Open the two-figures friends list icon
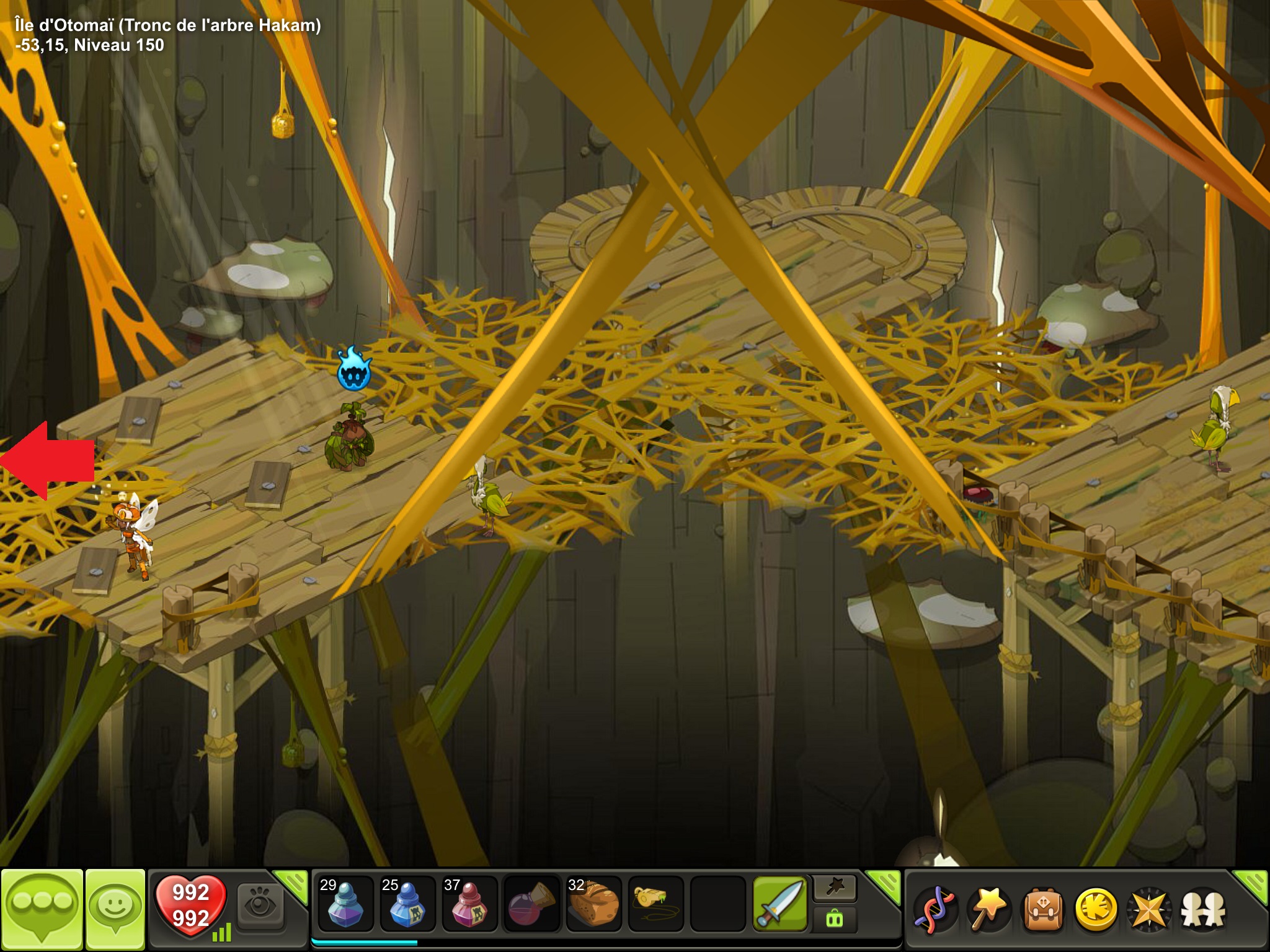The height and width of the screenshot is (952, 1270). click(x=1203, y=909)
